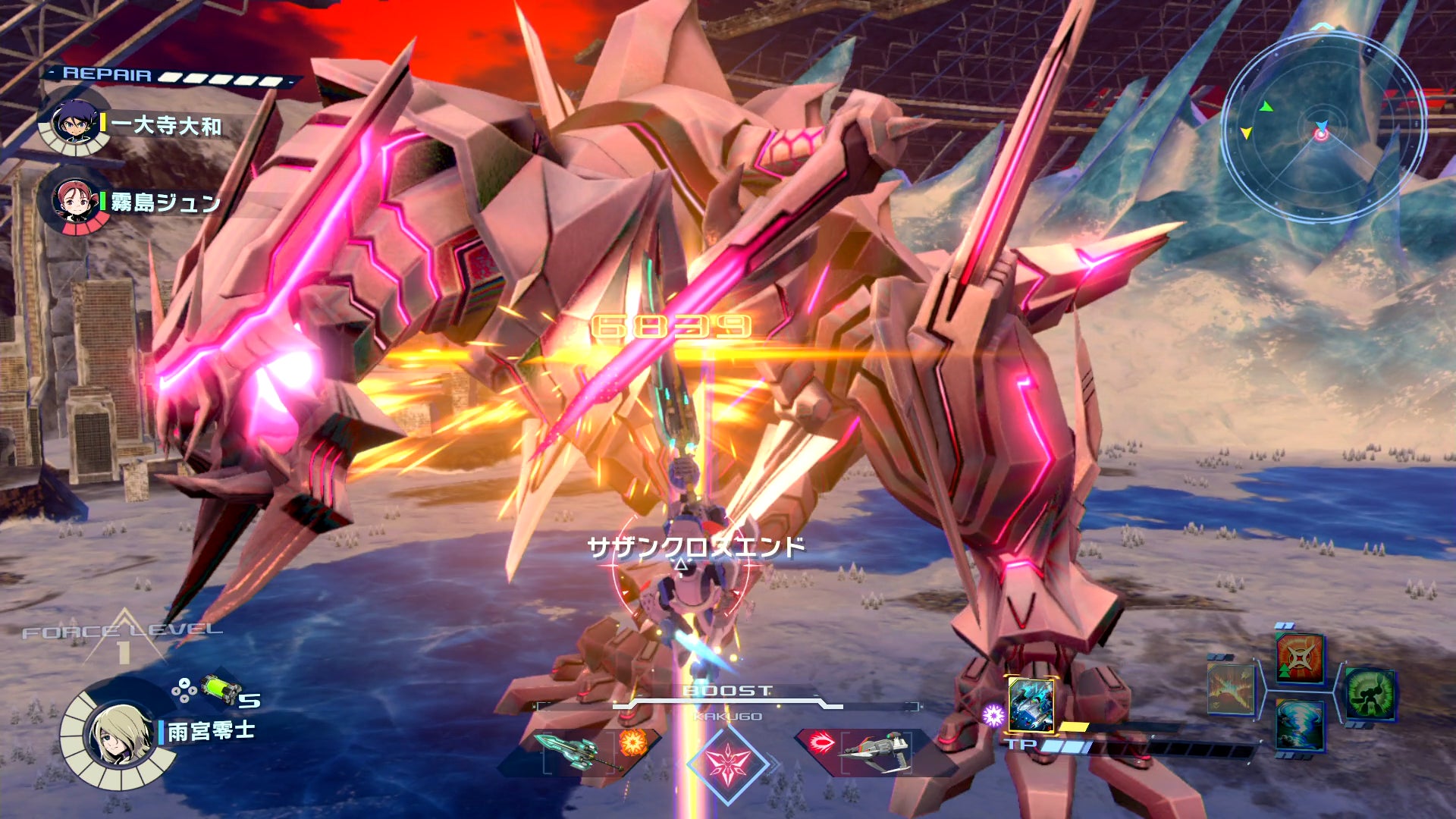1456x819 pixels.
Task: Activate the framed blue mech special skill
Action: pyautogui.click(x=1031, y=705)
